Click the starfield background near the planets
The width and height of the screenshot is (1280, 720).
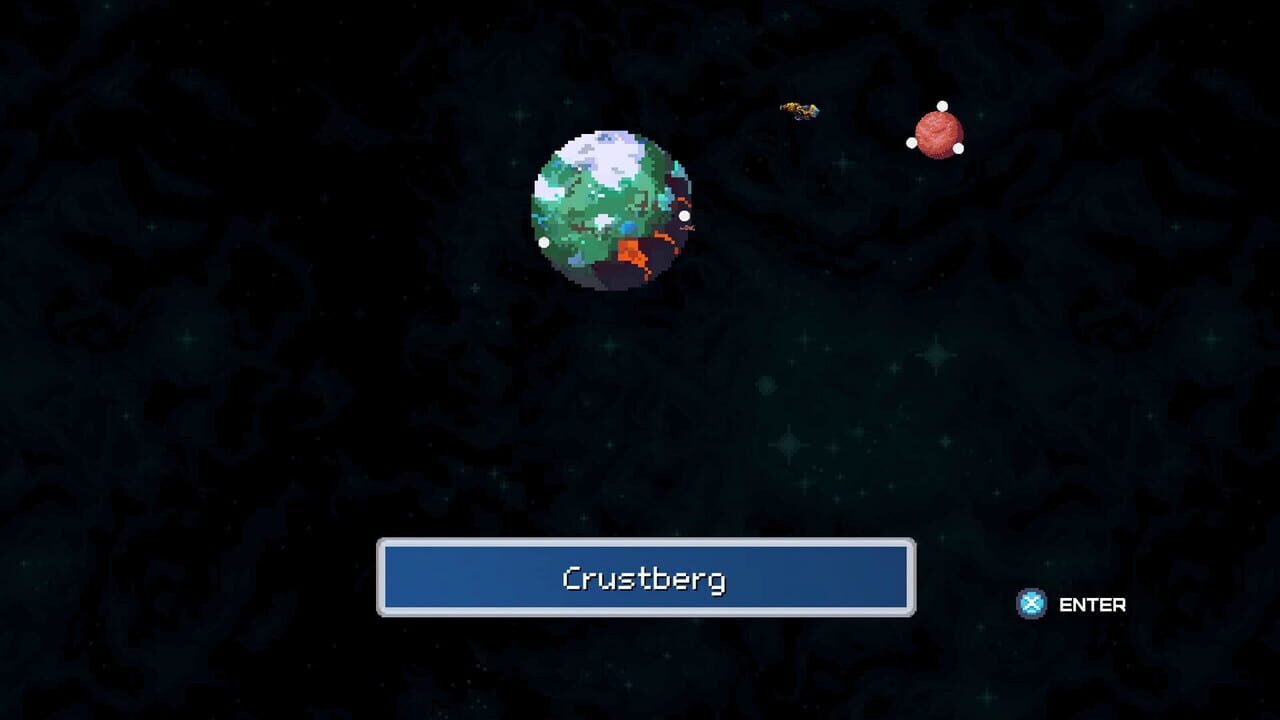pos(790,300)
